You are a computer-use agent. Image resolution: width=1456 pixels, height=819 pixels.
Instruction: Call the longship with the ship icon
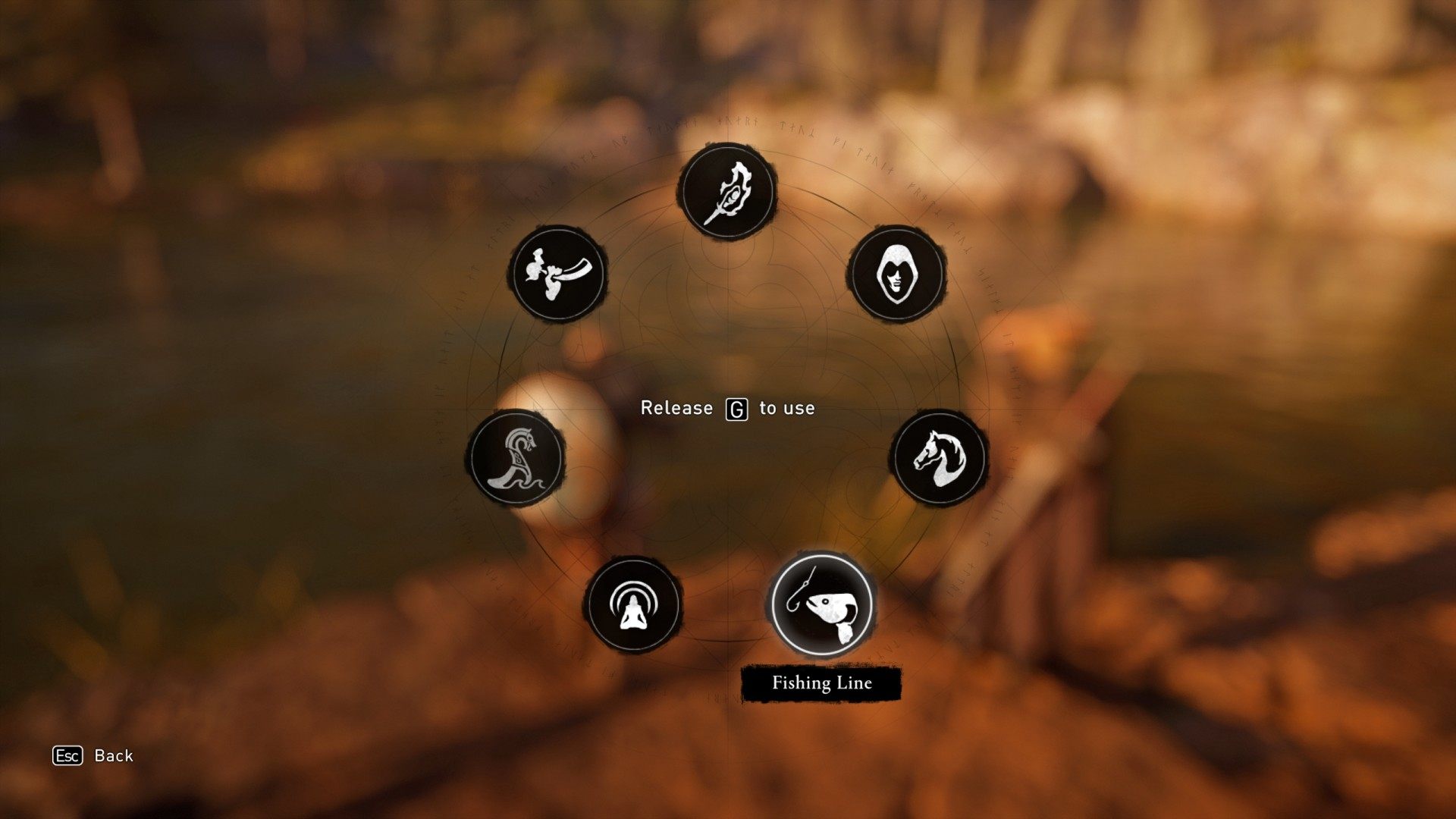(516, 459)
